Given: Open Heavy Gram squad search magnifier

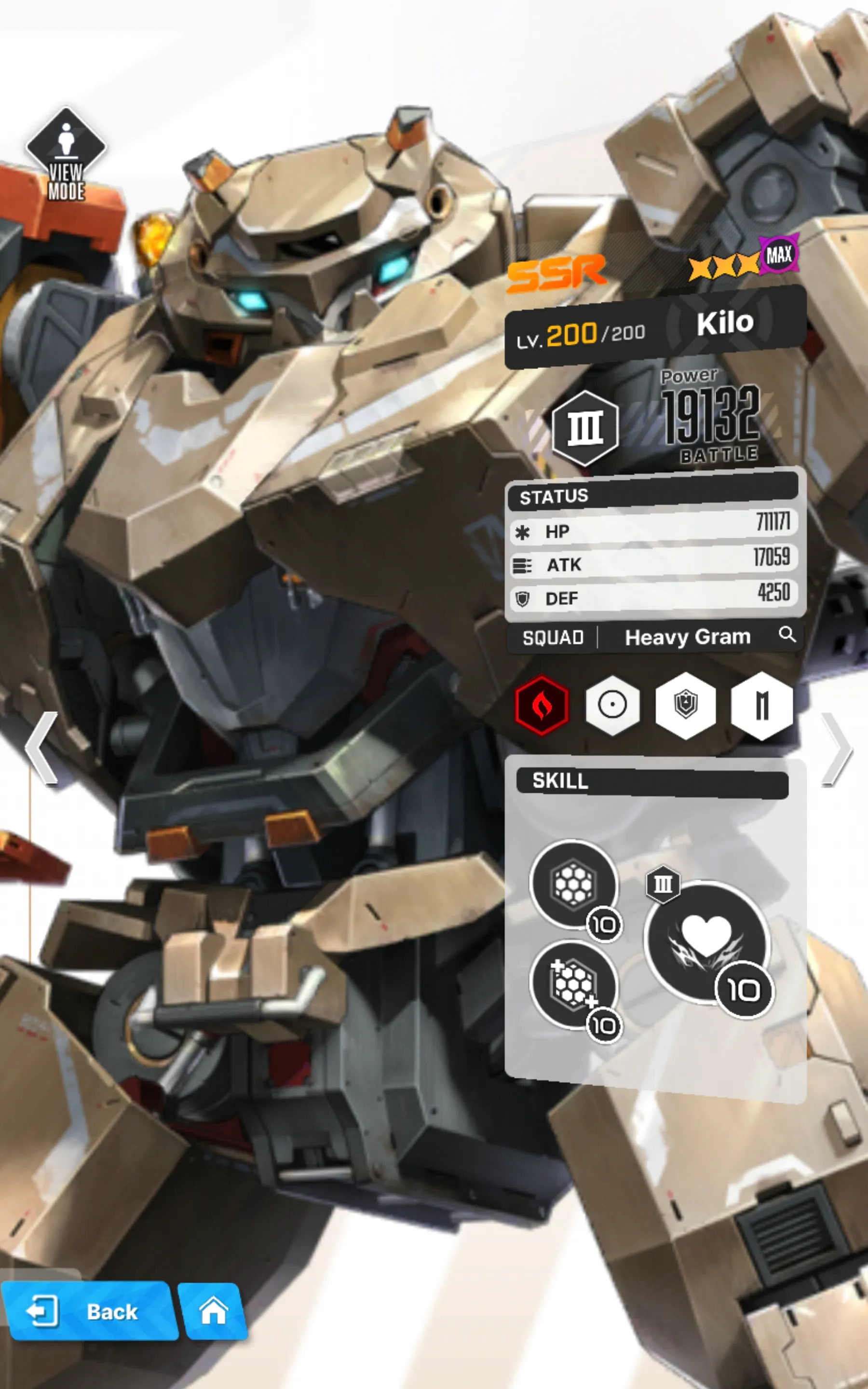Looking at the screenshot, I should click(787, 634).
